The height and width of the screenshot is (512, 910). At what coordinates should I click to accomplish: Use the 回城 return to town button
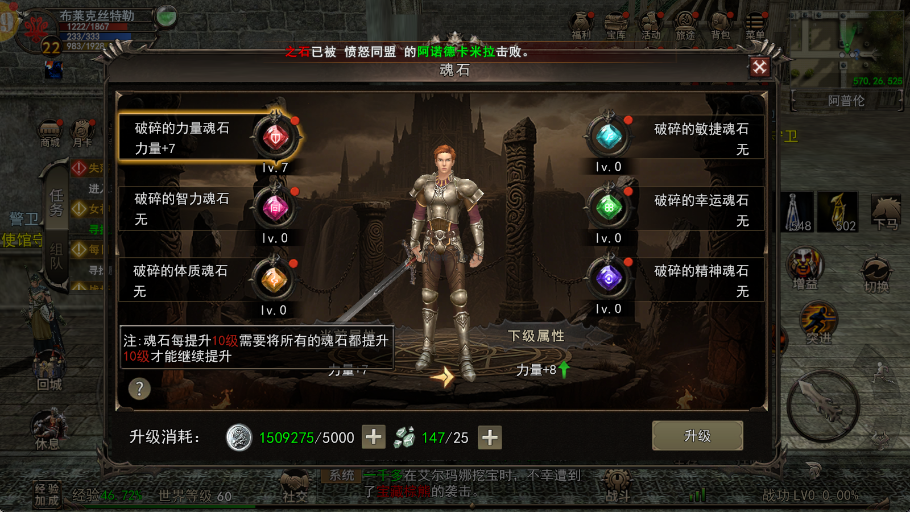[49, 369]
